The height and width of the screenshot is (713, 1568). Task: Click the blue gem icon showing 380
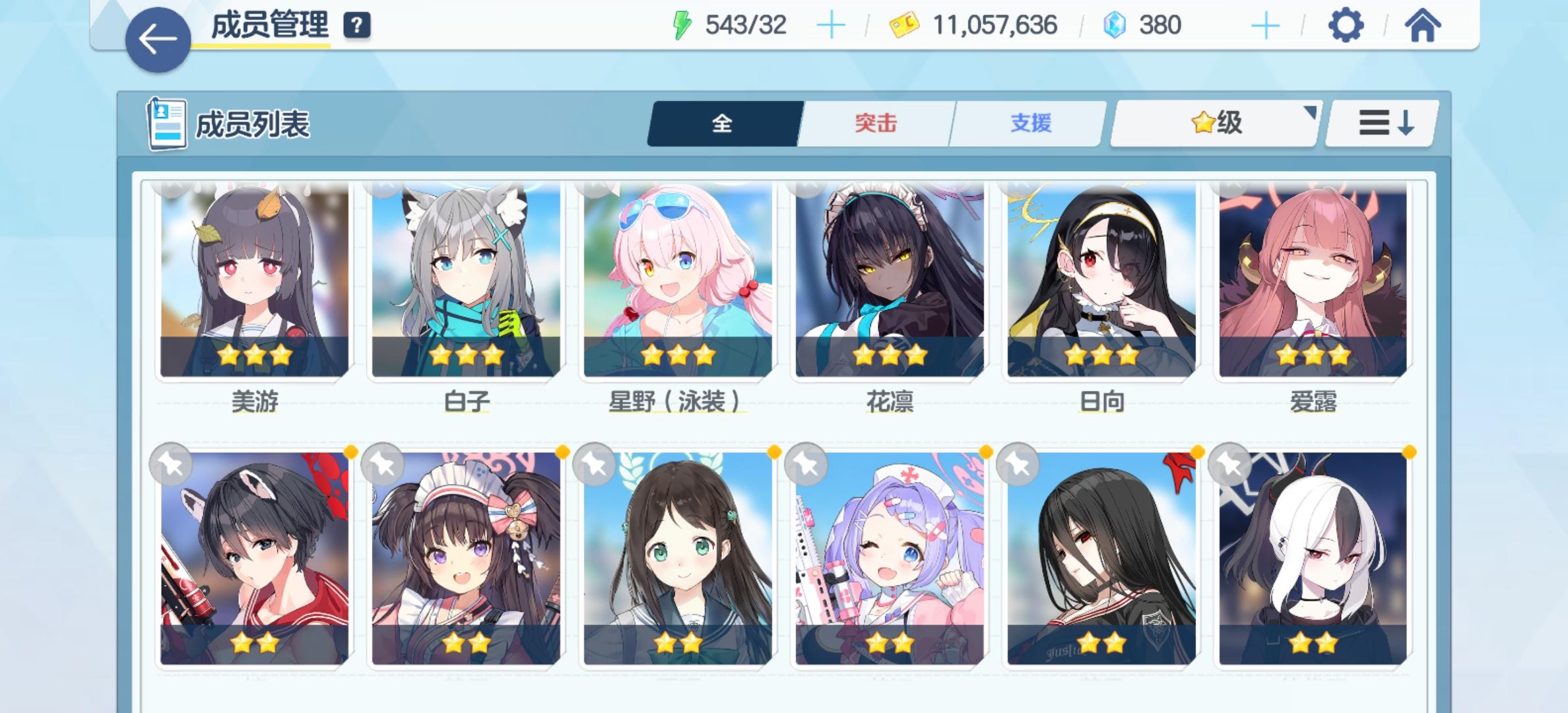1114,25
